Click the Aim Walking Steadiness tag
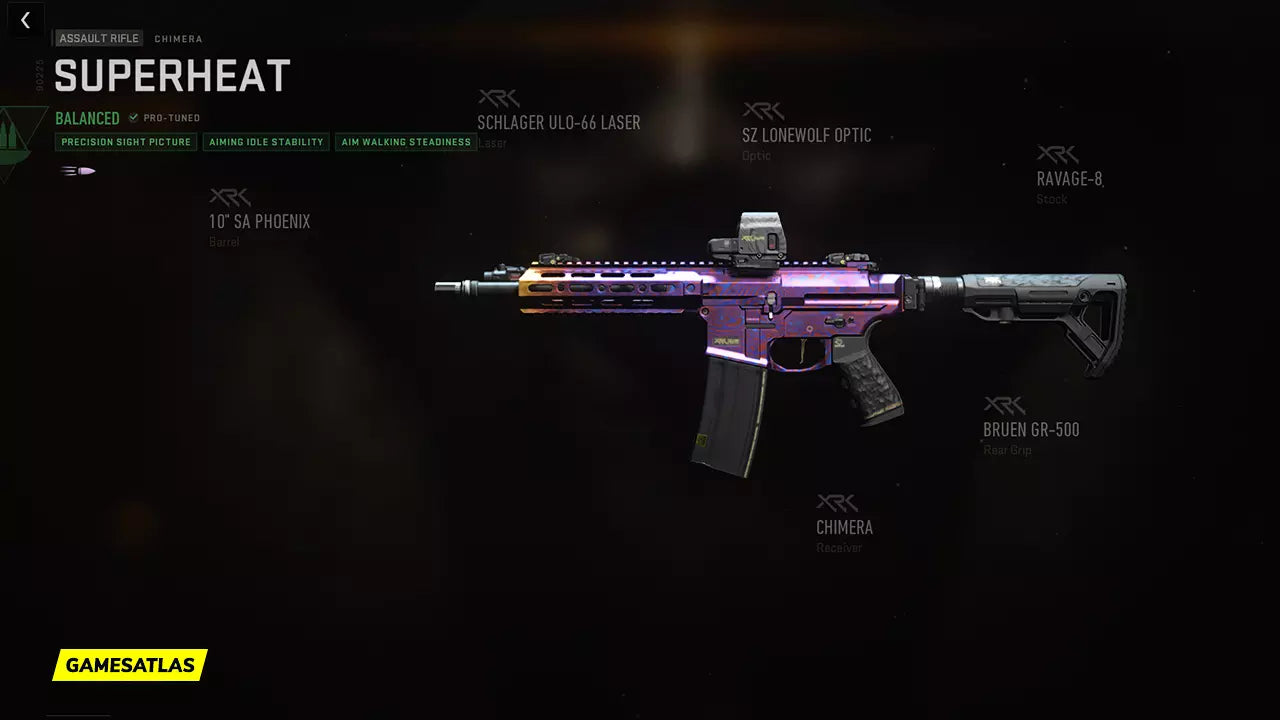The height and width of the screenshot is (720, 1280). (406, 142)
